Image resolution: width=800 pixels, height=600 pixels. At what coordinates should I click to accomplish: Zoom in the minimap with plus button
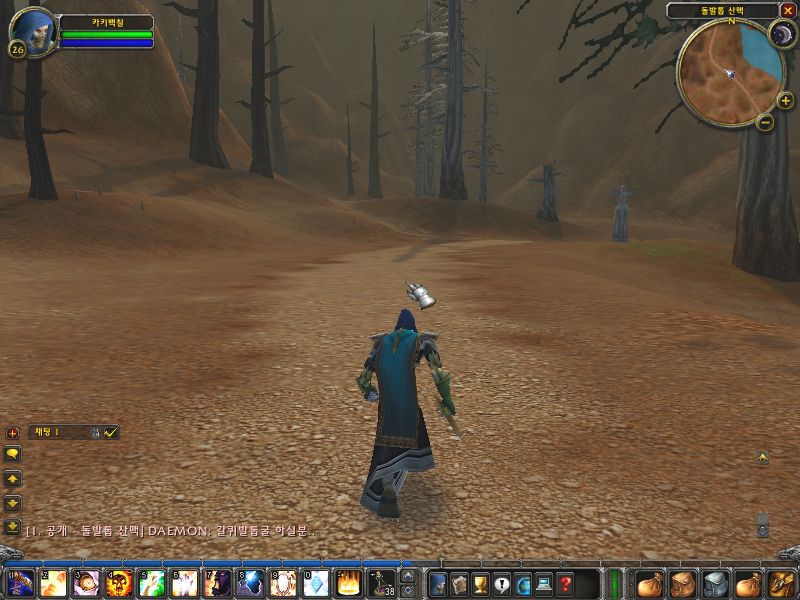785,101
